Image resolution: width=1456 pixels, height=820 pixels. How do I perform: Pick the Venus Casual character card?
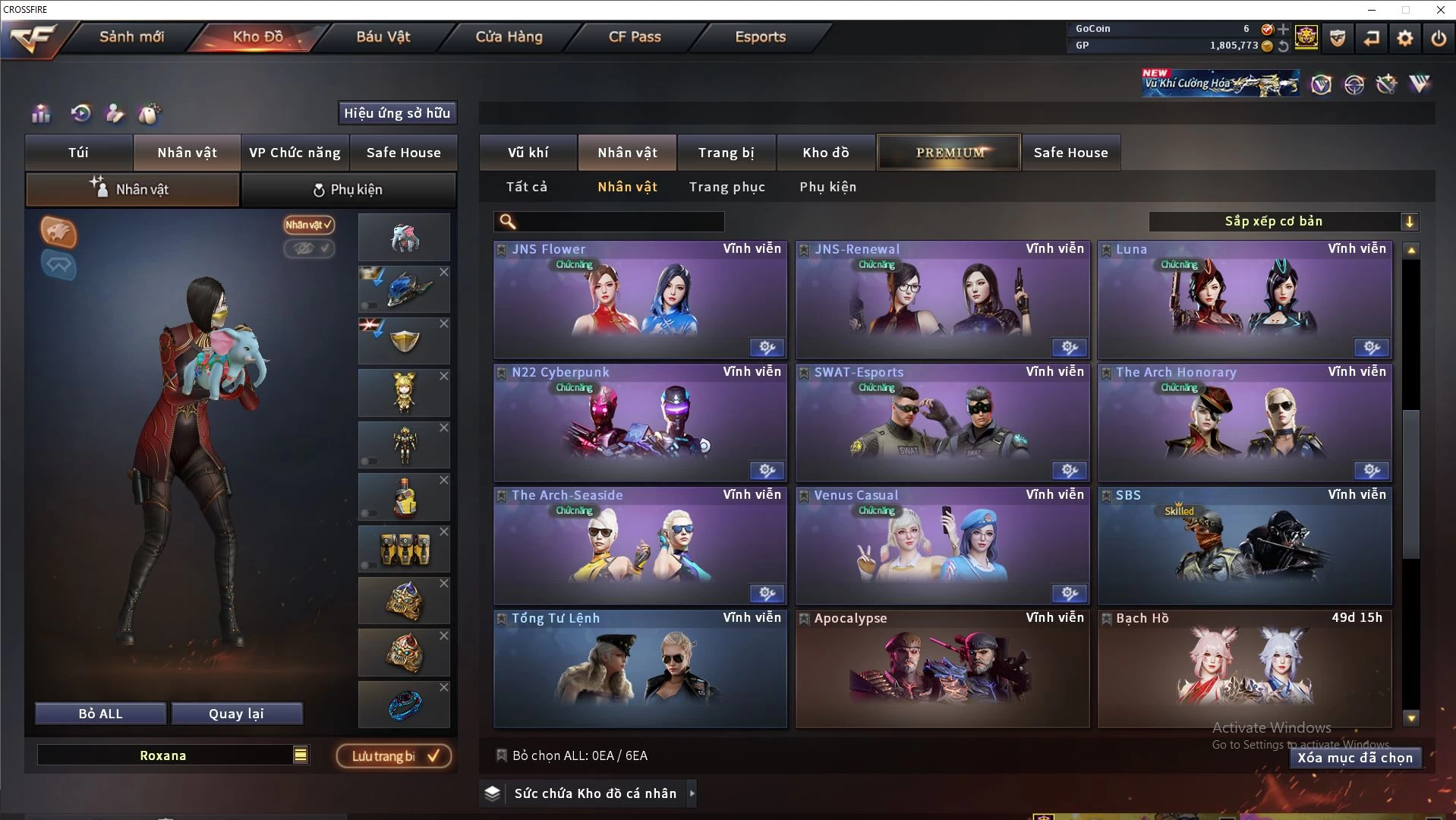pyautogui.click(x=941, y=546)
